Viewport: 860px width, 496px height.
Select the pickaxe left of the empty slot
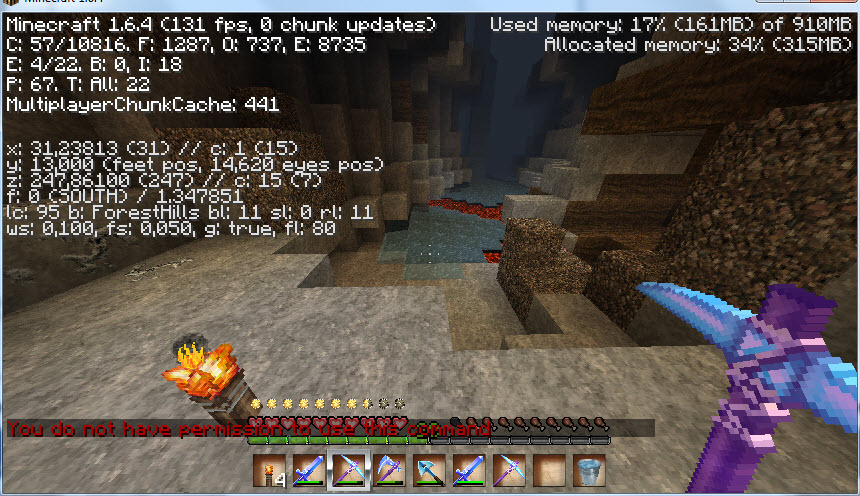click(509, 468)
